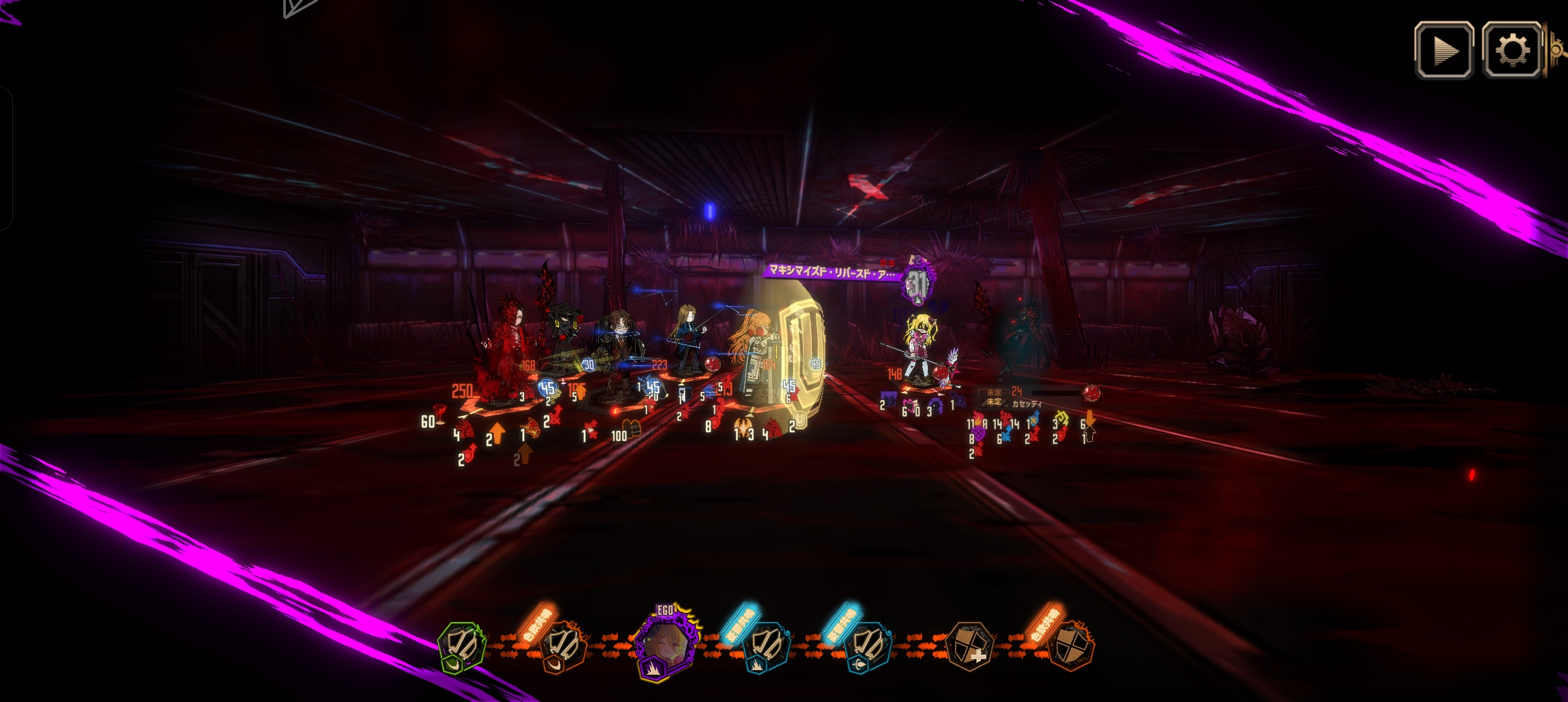Select the cyan guard skill with spiky emblem

766,646
